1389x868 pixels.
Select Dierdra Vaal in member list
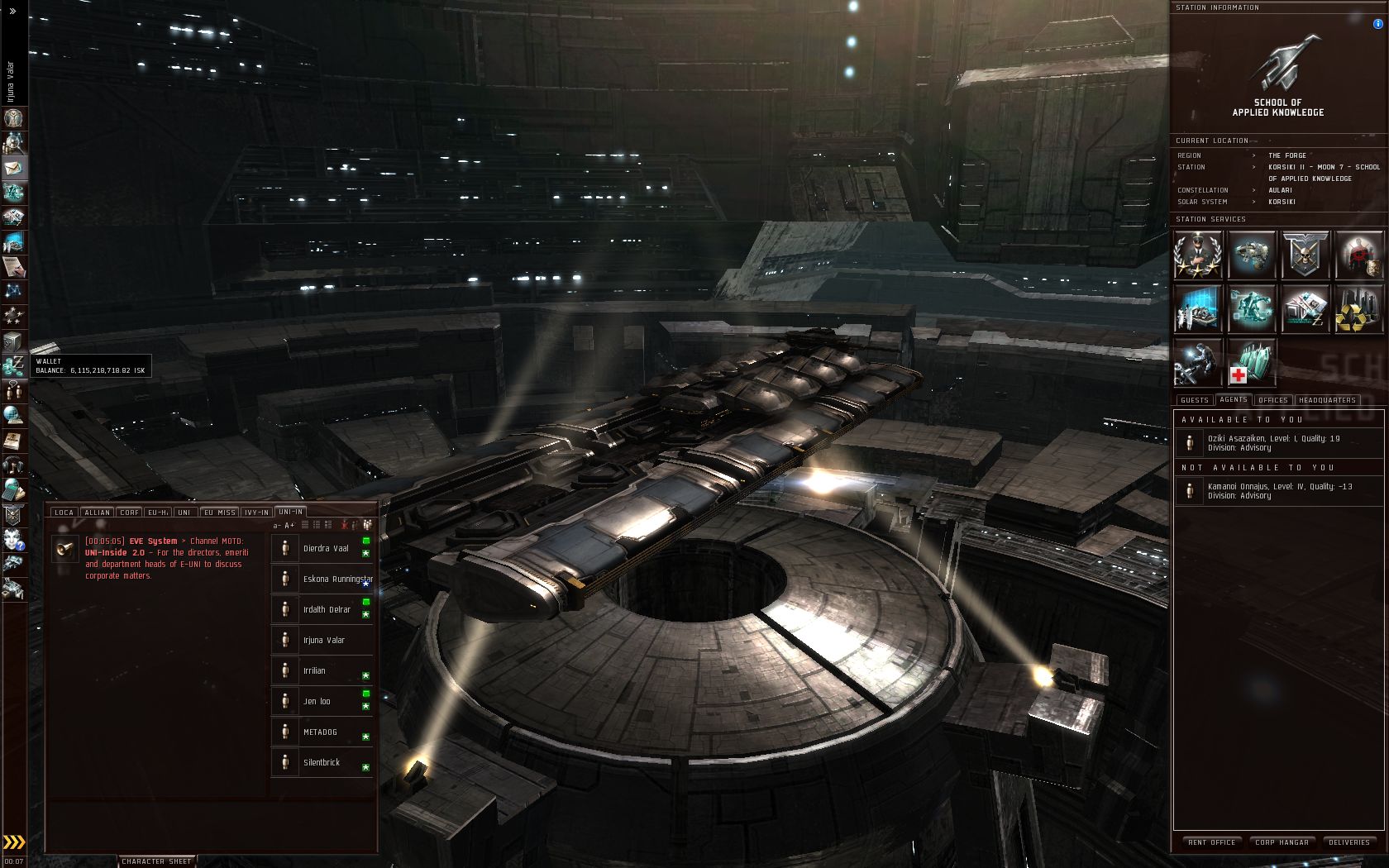coord(325,548)
